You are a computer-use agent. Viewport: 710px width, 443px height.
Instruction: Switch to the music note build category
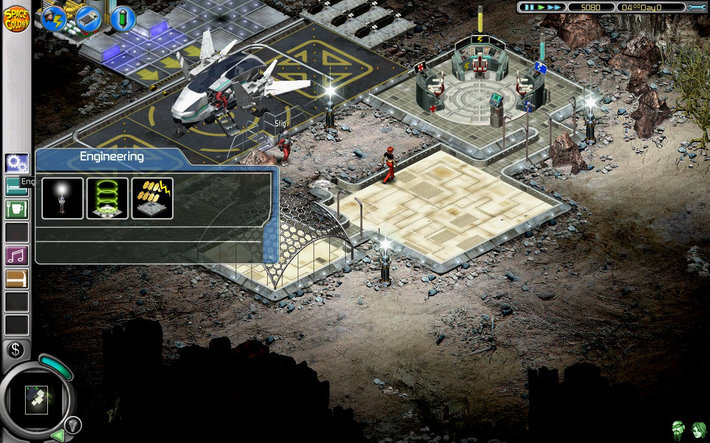[16, 255]
